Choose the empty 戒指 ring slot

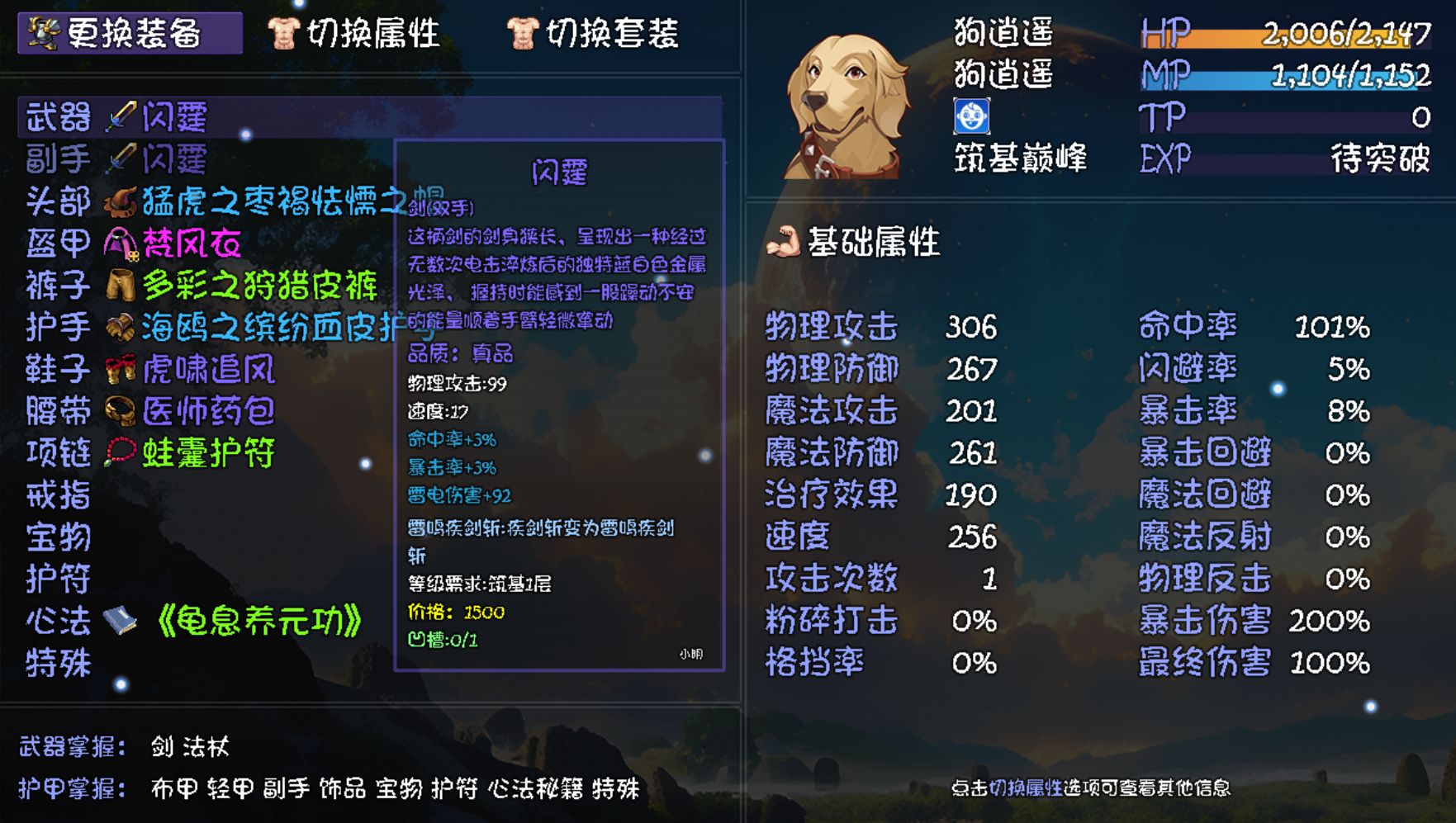coord(58,495)
